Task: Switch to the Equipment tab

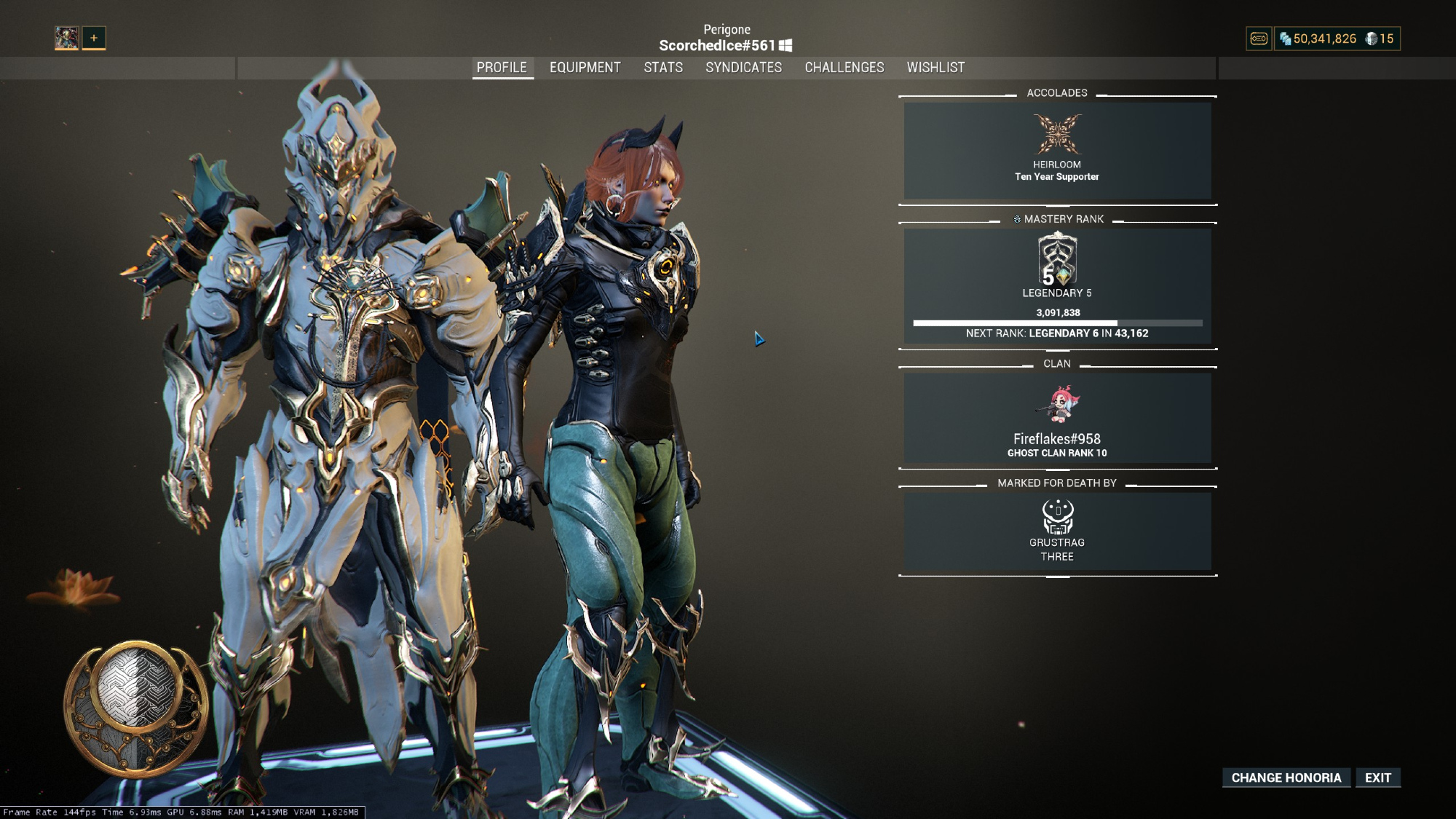Action: coord(585,68)
